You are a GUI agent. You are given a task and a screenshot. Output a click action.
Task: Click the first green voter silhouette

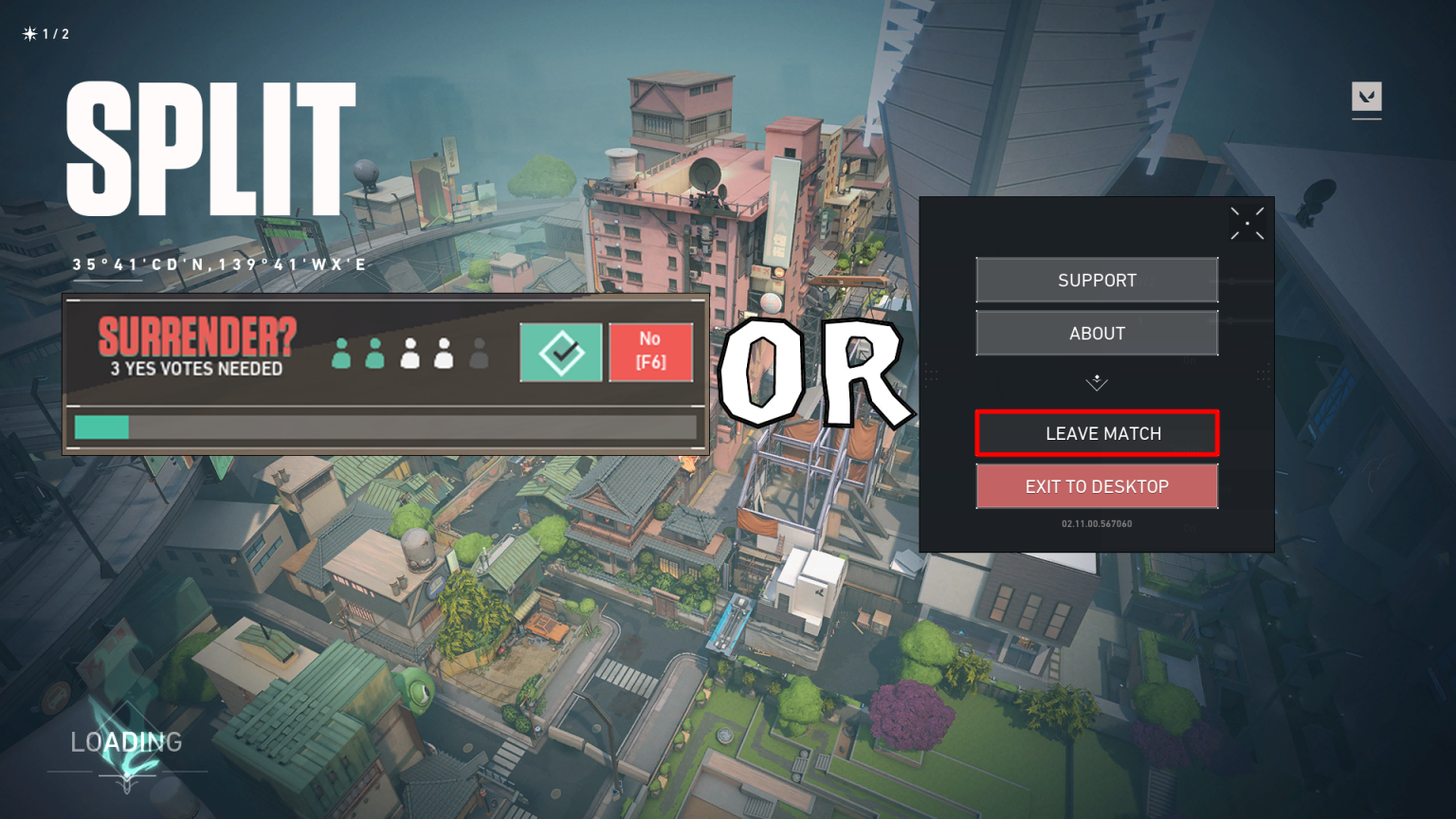[x=339, y=352]
